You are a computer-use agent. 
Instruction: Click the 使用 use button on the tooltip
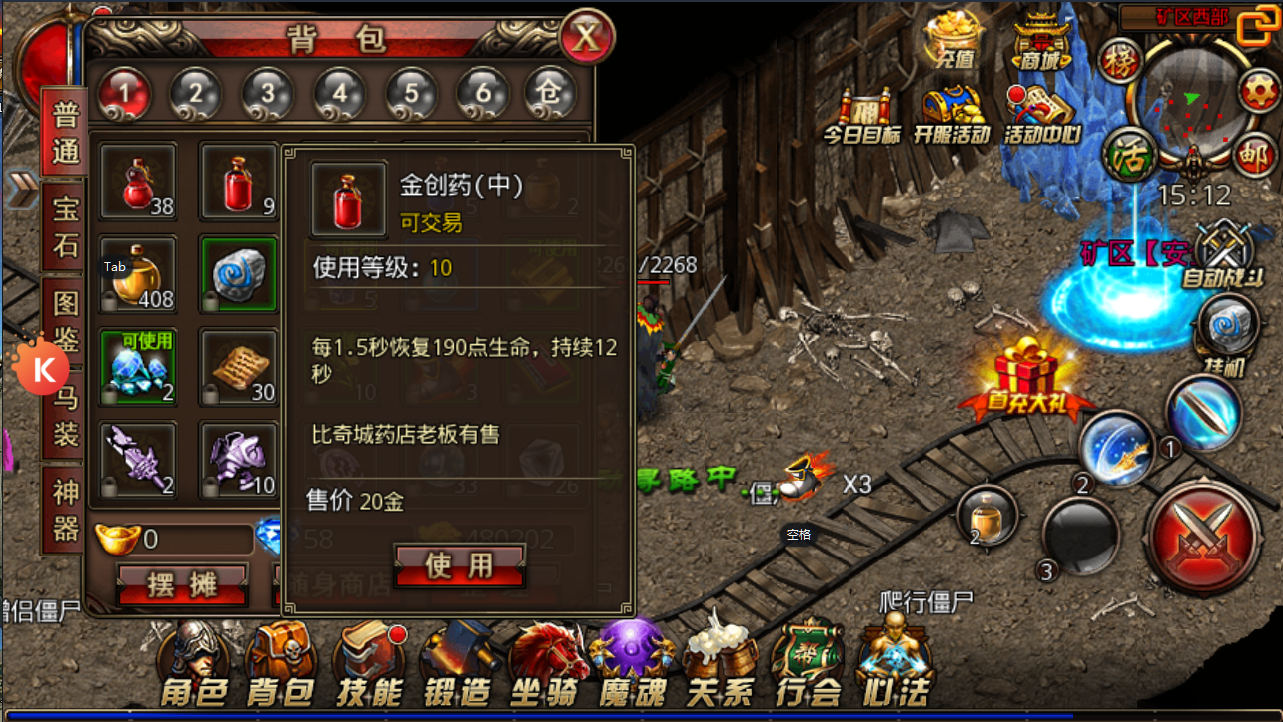point(459,564)
